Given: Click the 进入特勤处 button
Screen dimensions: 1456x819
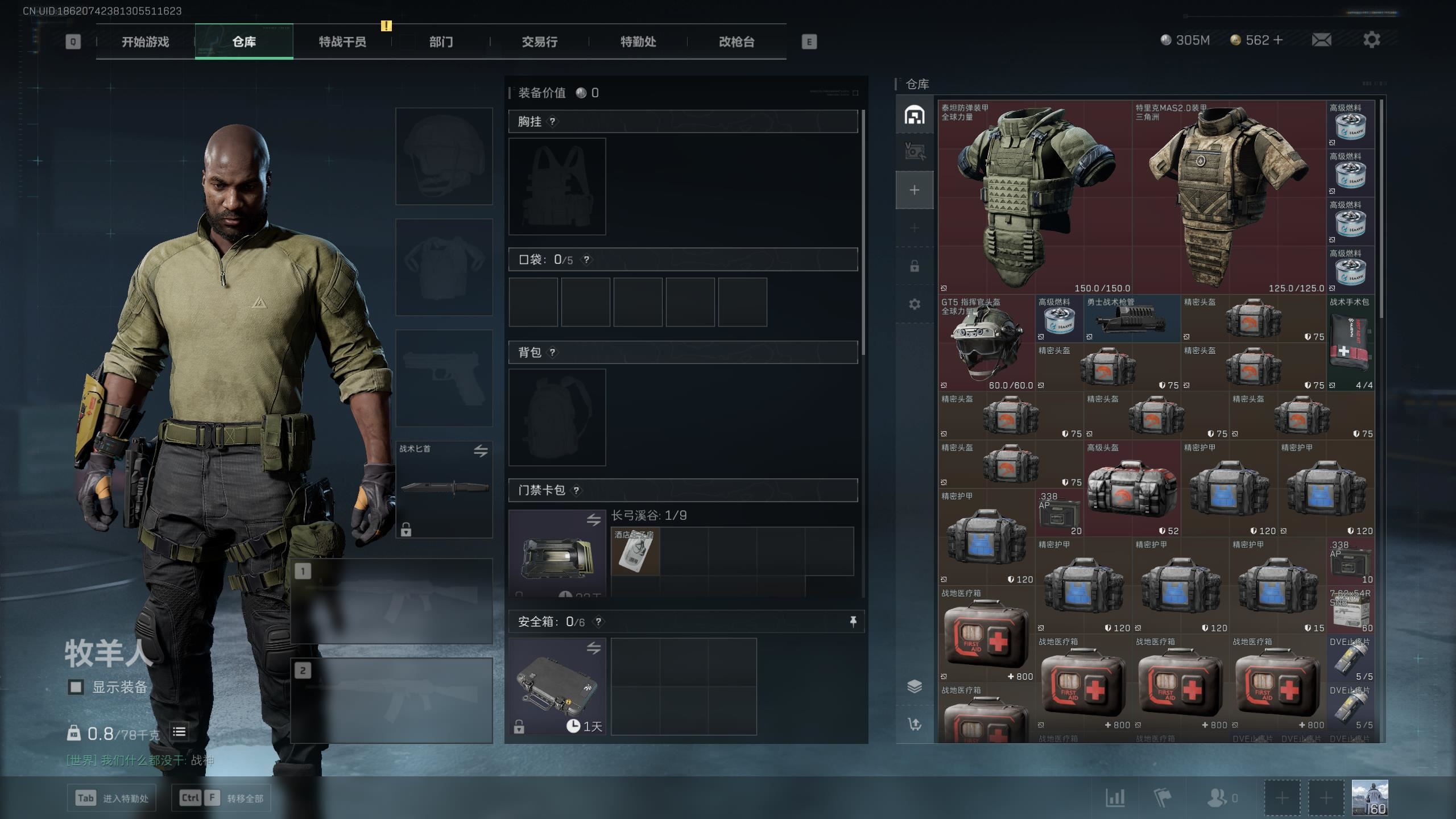Looking at the screenshot, I should tap(112, 798).
